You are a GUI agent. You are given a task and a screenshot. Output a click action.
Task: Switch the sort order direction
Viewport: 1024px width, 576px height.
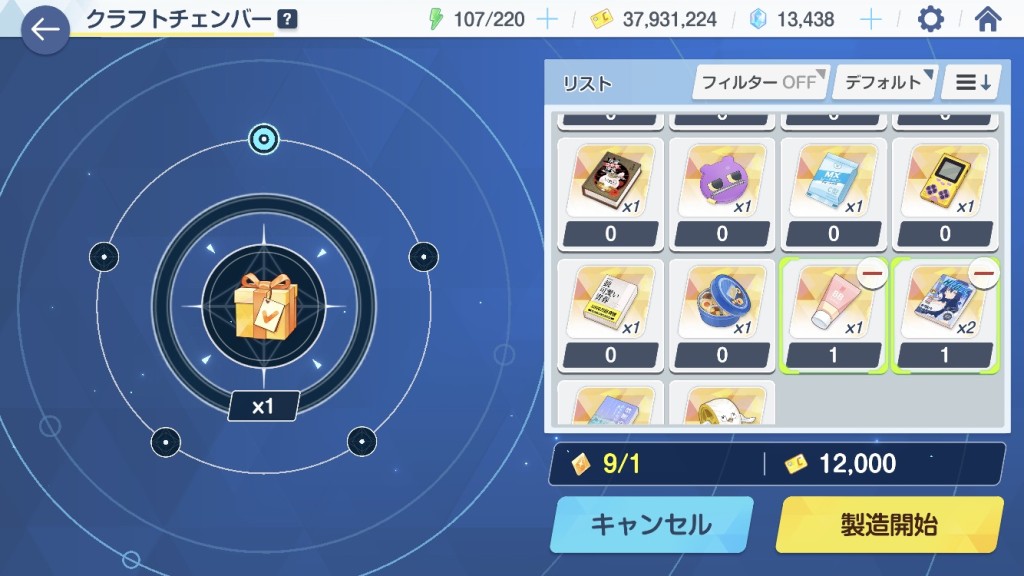pyautogui.click(x=973, y=82)
